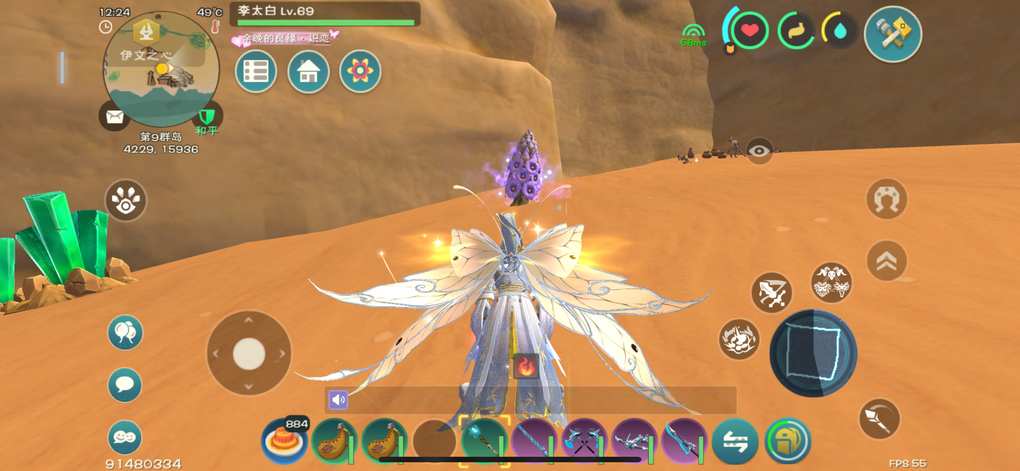Open the flower icon menu
1020x471 pixels.
click(x=360, y=72)
